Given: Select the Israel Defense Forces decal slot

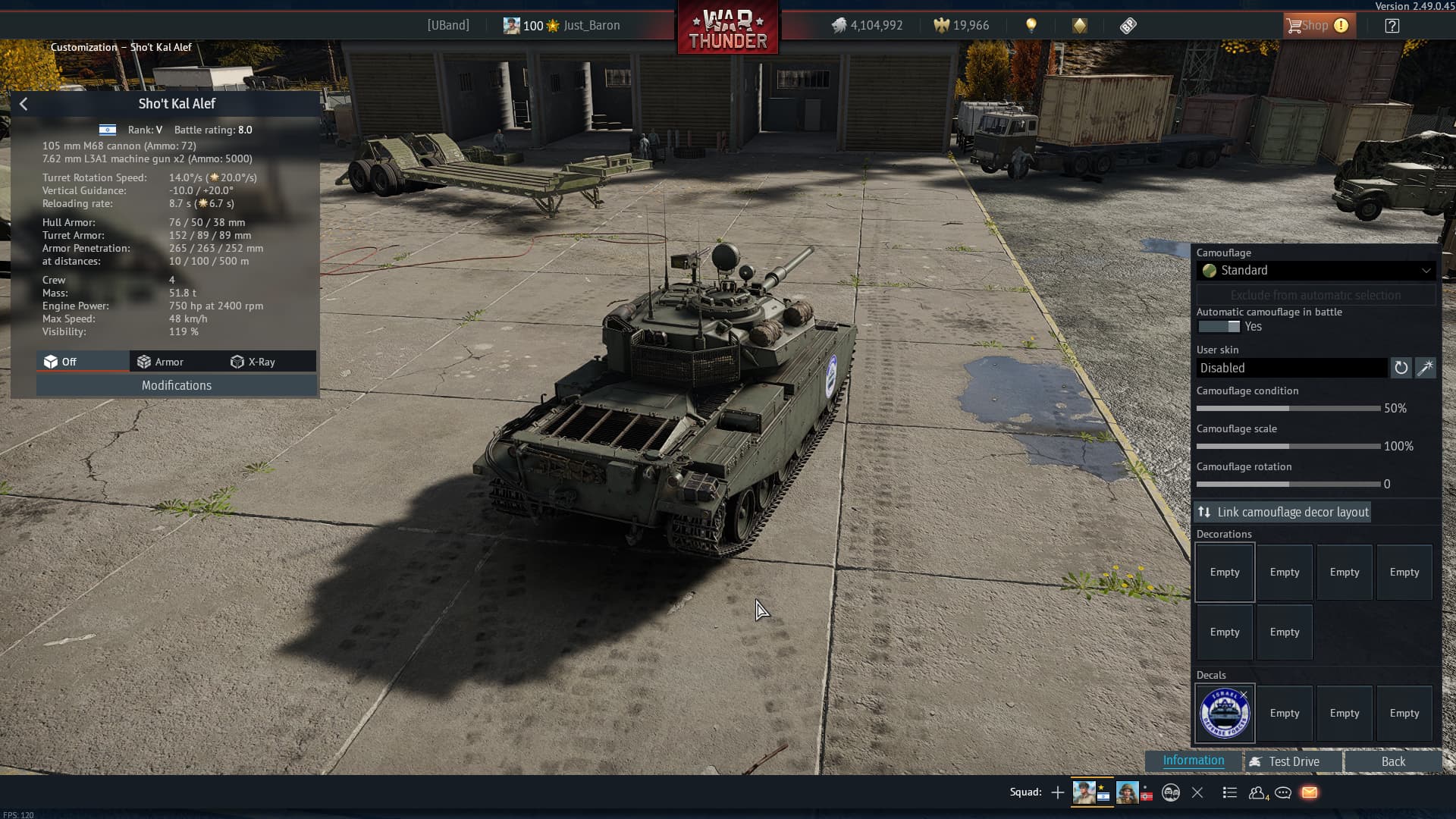Looking at the screenshot, I should point(1224,714).
